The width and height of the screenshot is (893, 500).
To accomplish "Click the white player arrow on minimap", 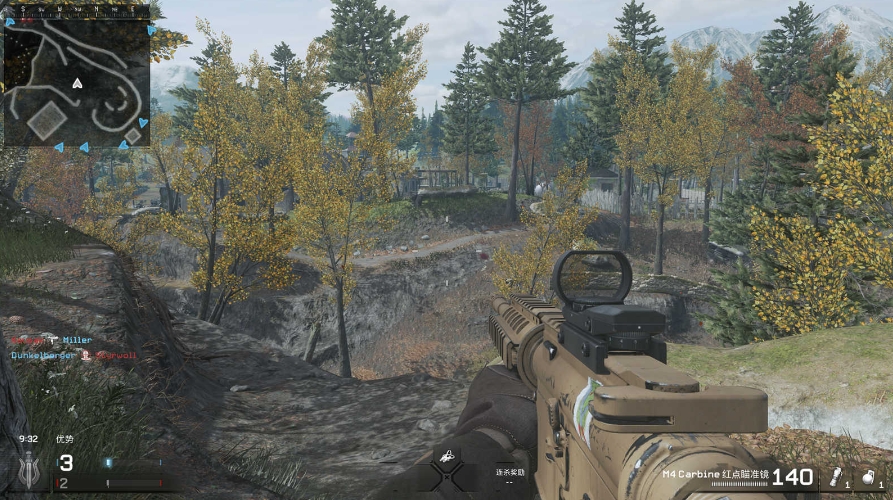I will click(77, 83).
